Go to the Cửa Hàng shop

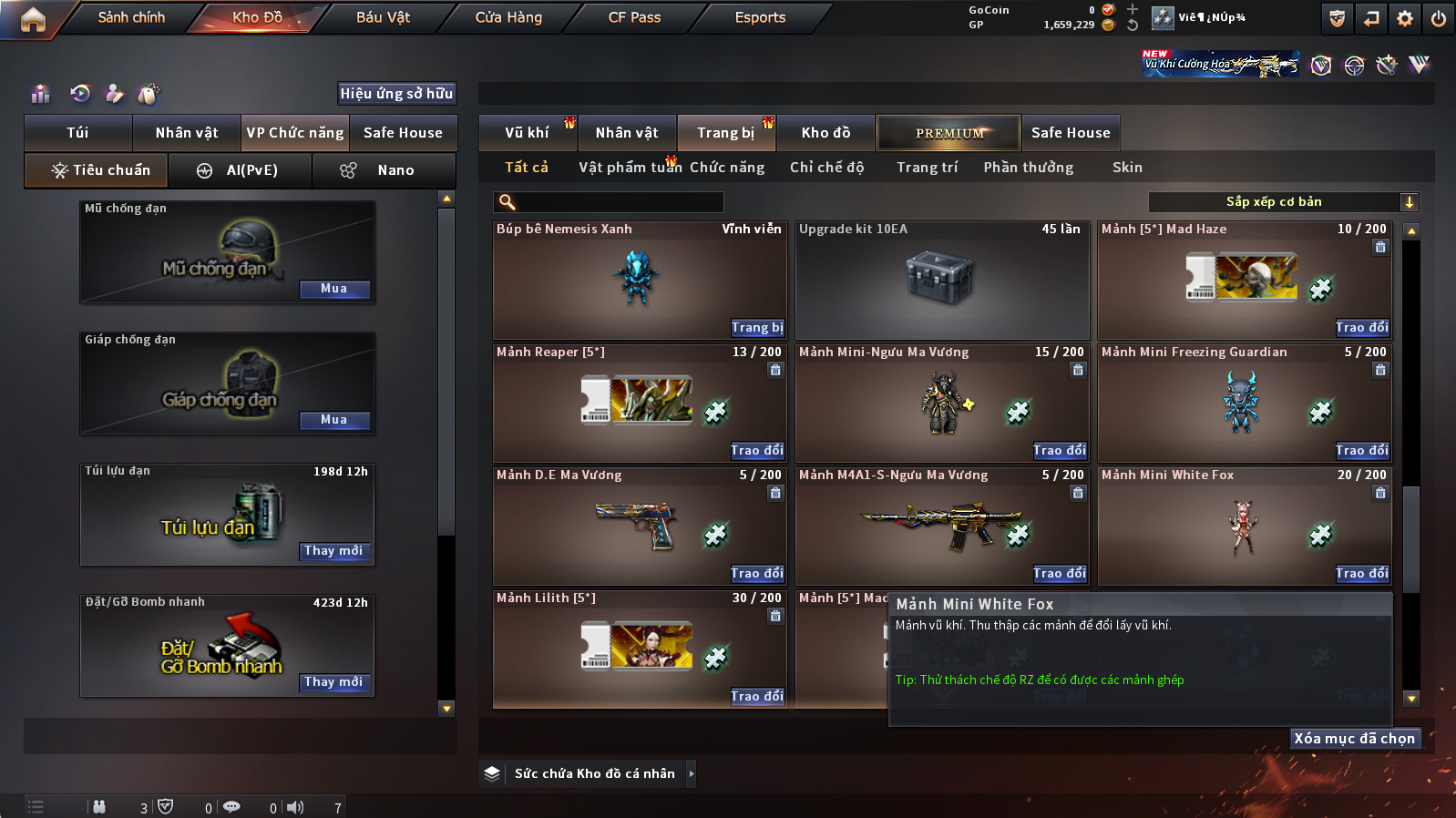click(x=508, y=17)
